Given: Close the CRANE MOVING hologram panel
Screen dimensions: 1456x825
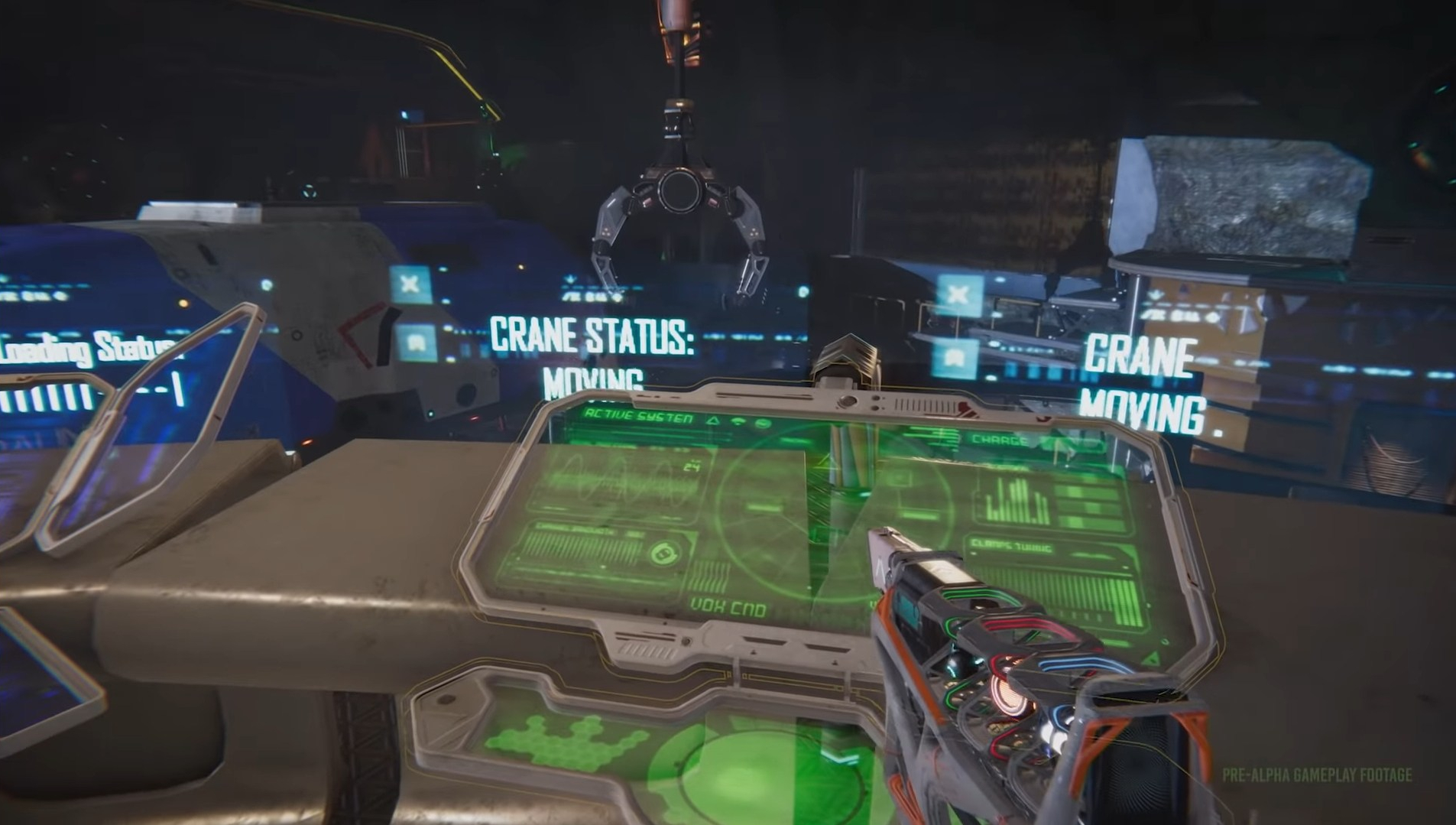Looking at the screenshot, I should (x=958, y=294).
